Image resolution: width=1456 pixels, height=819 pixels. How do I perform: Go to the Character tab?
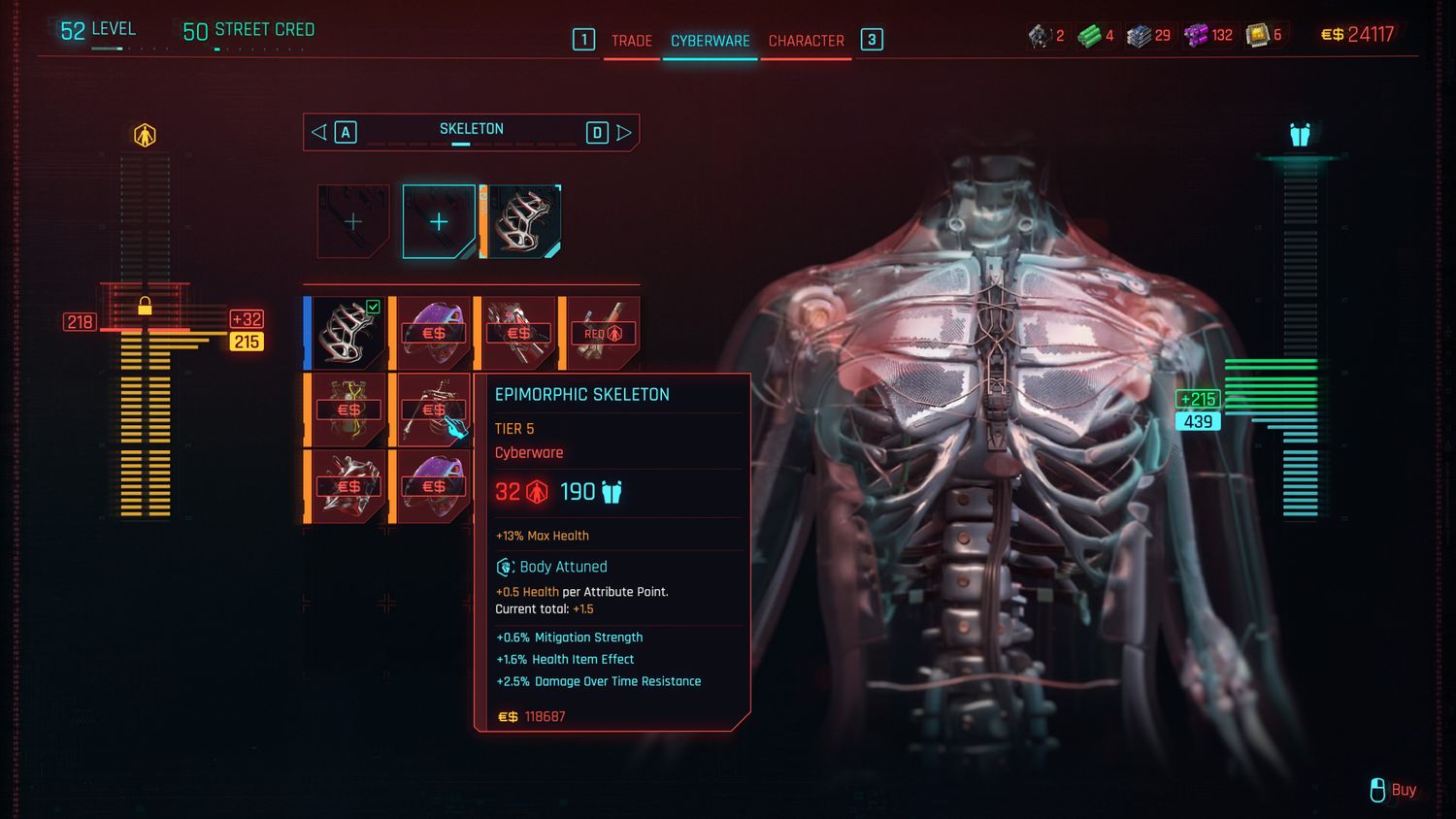point(806,41)
